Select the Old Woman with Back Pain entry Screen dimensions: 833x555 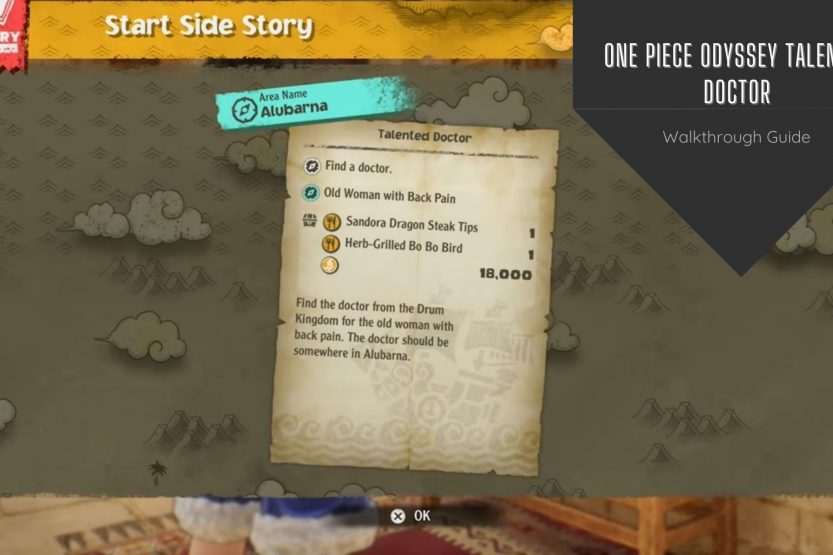tap(390, 197)
